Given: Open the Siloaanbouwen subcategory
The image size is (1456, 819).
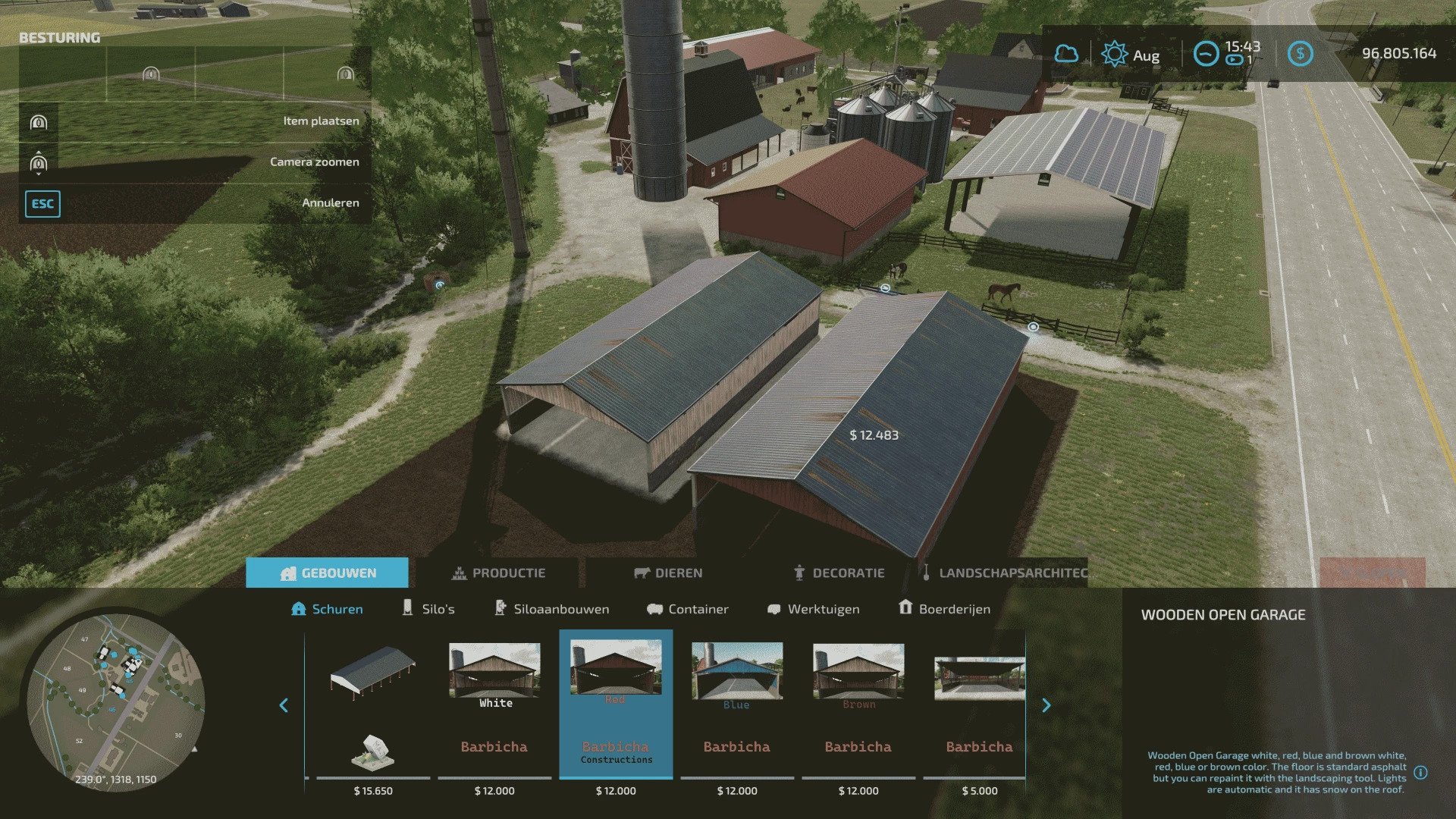Looking at the screenshot, I should click(x=551, y=609).
